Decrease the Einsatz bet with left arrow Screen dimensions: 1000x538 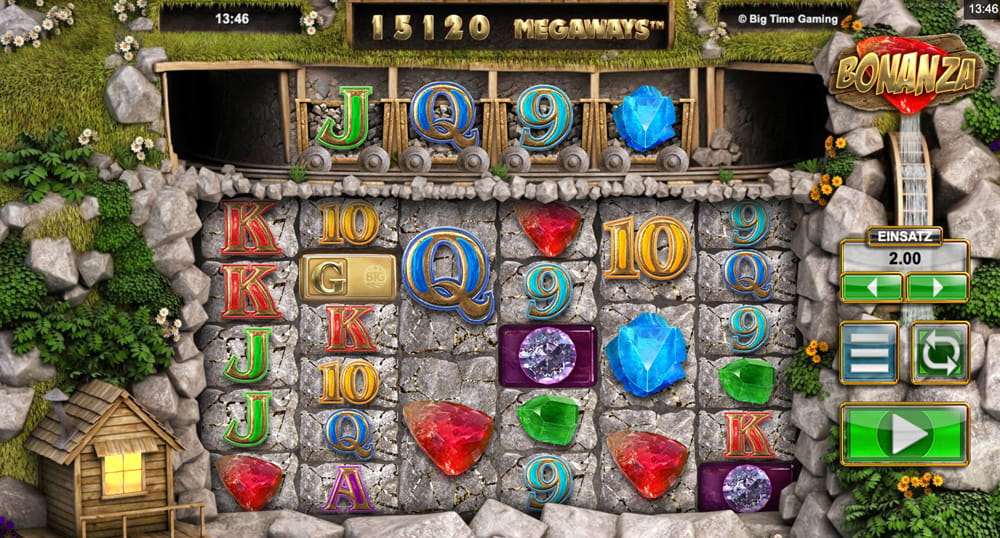pyautogui.click(x=872, y=288)
